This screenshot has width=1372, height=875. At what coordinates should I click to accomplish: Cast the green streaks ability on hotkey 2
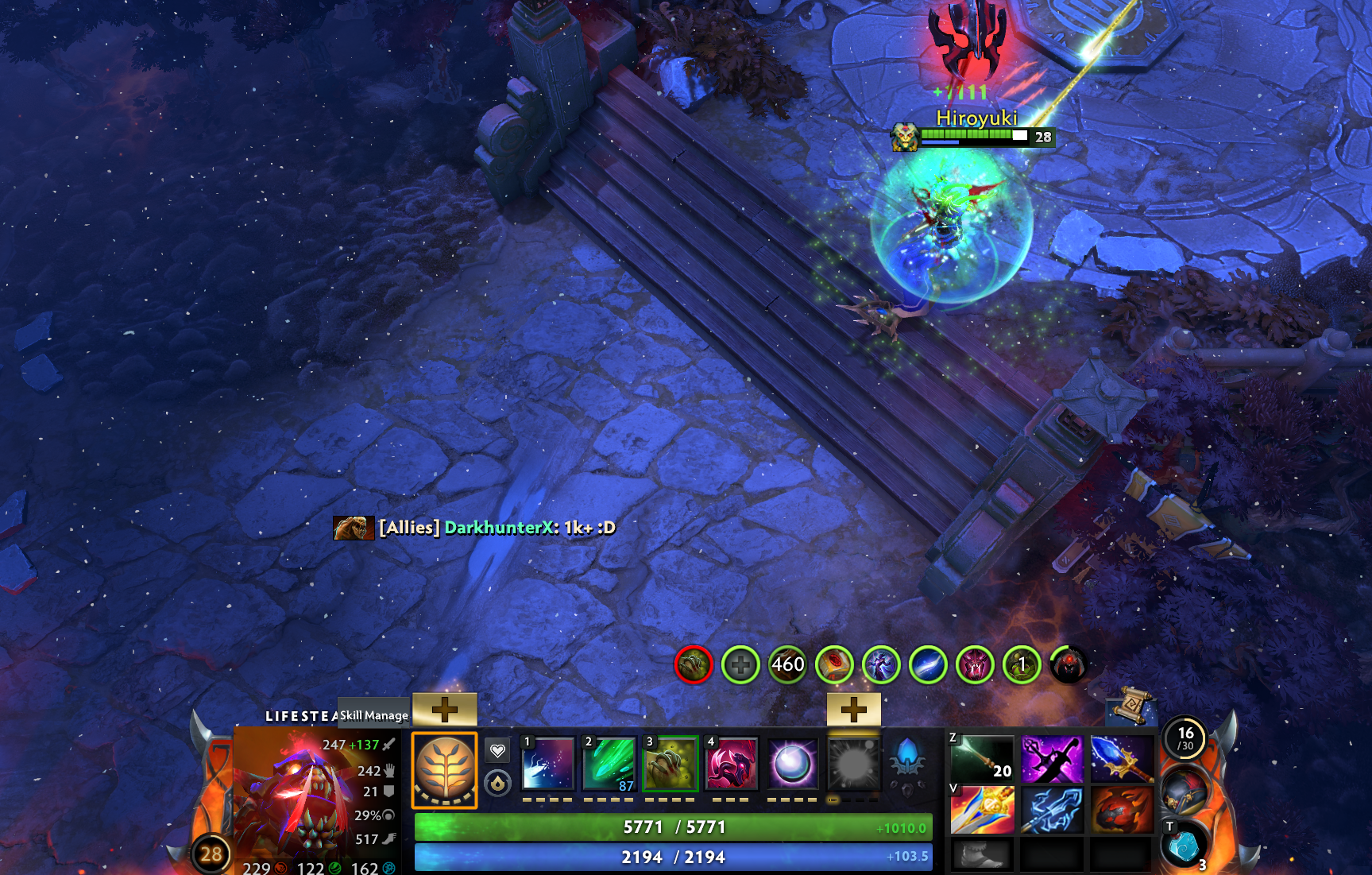[x=609, y=764]
